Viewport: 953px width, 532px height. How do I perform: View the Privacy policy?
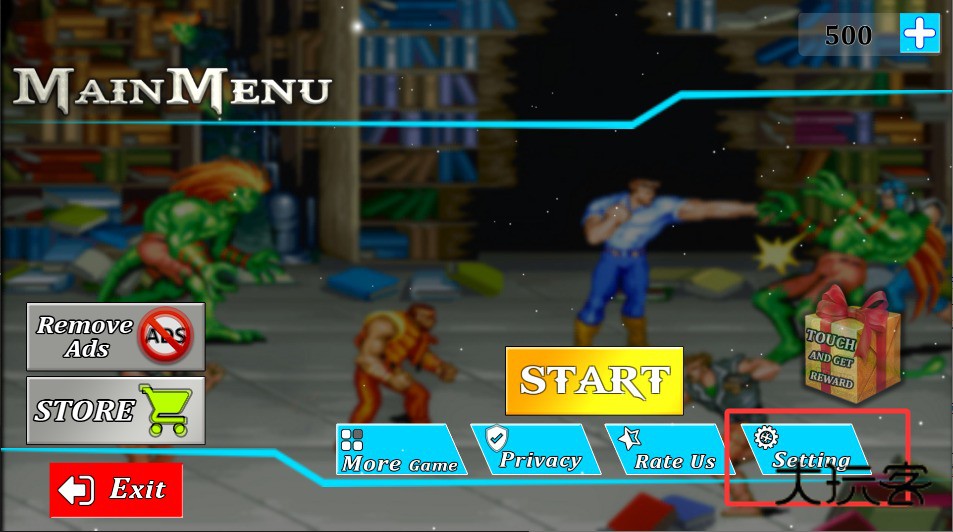tap(535, 449)
